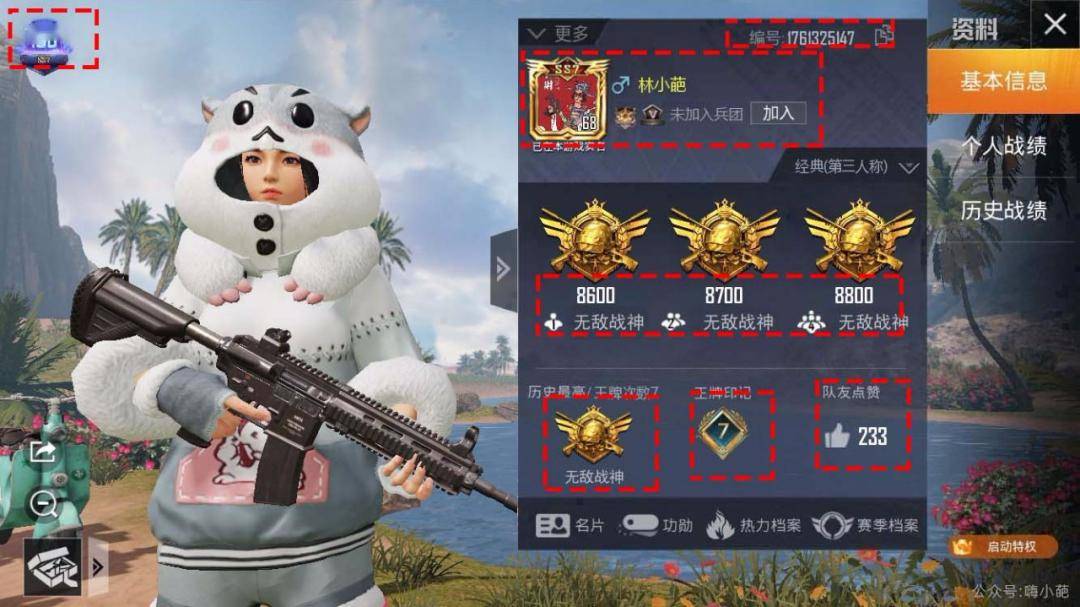Tap the 加入 corps button

point(777,113)
